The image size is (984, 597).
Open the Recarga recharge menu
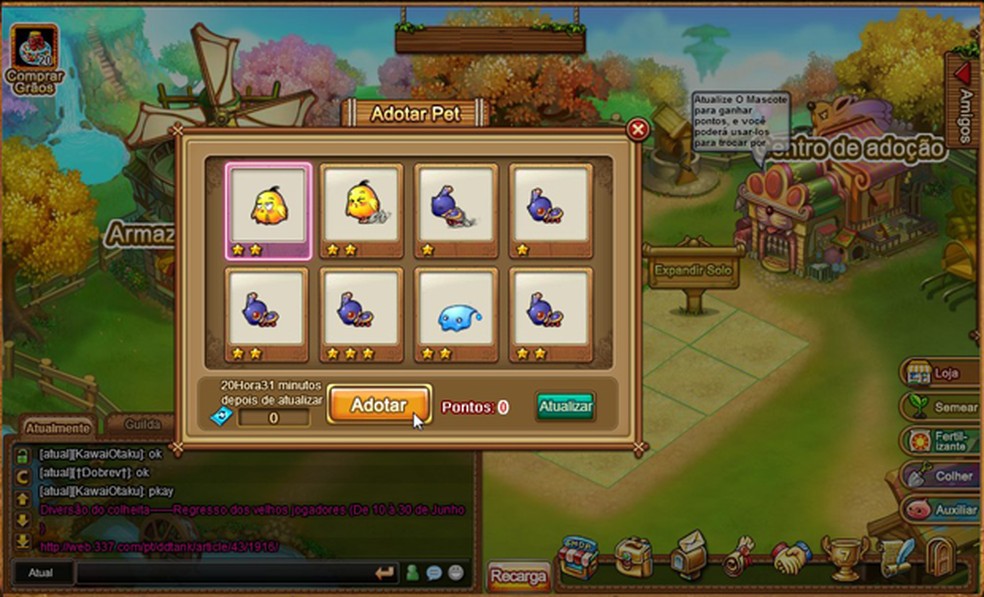point(519,577)
